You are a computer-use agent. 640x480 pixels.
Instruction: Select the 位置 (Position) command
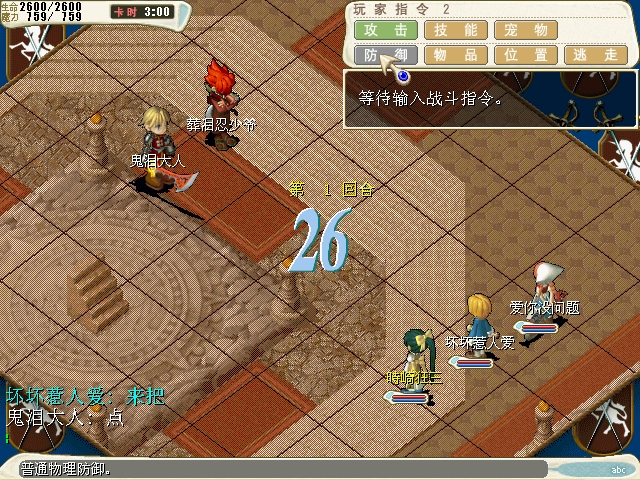tap(526, 55)
